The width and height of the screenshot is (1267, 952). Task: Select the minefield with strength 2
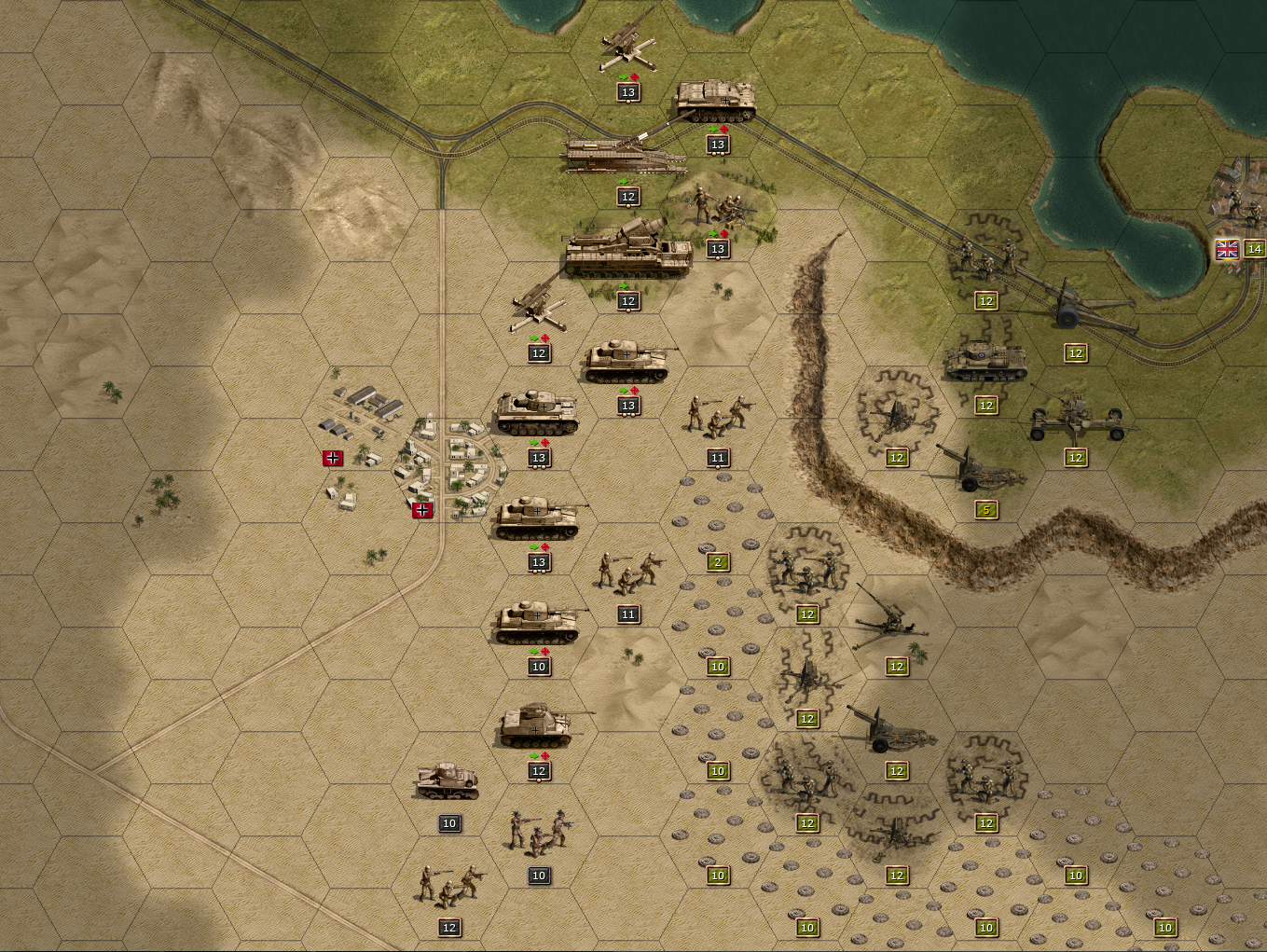pos(717,541)
